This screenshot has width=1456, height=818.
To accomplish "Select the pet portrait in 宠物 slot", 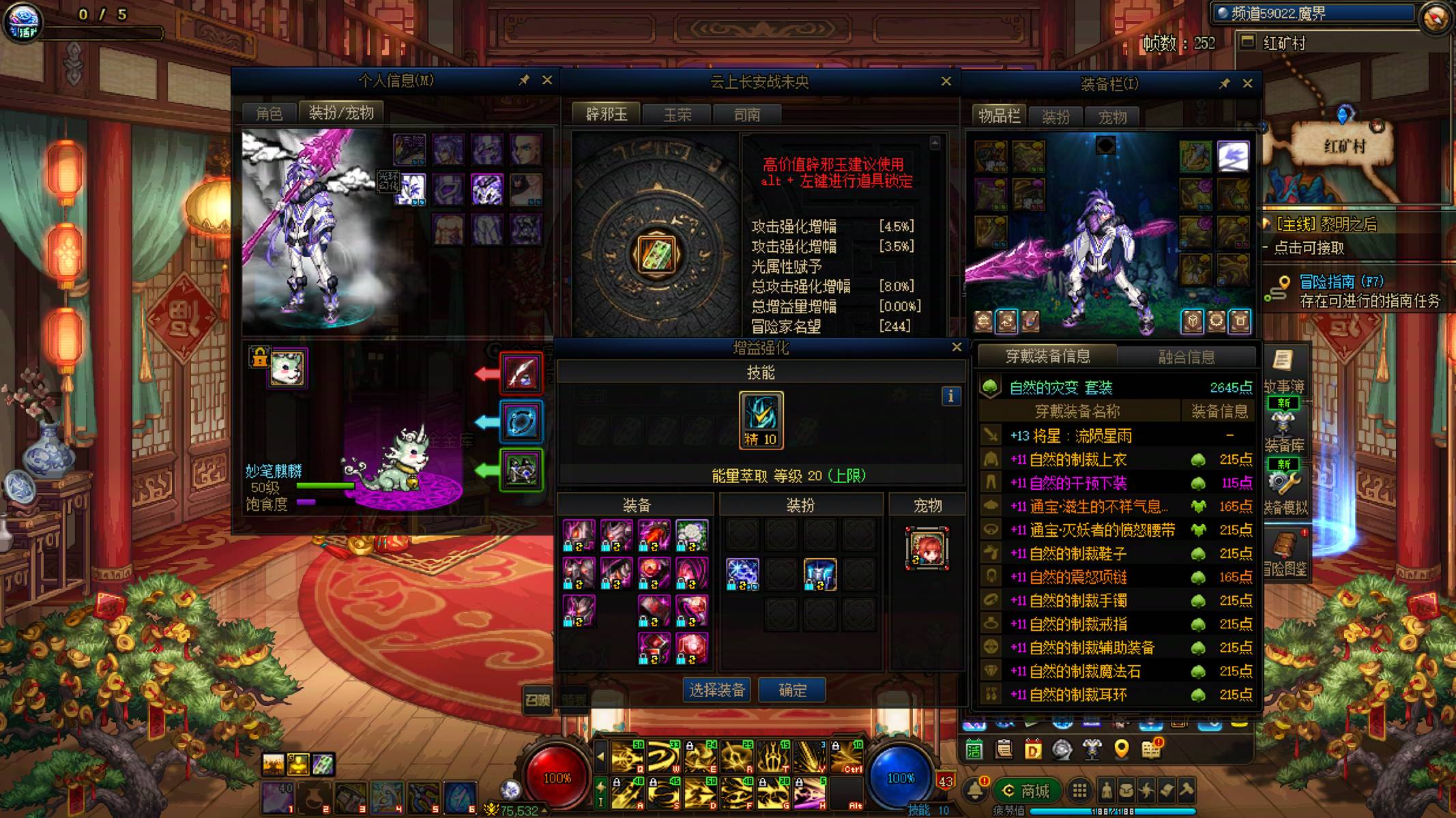I will point(927,548).
